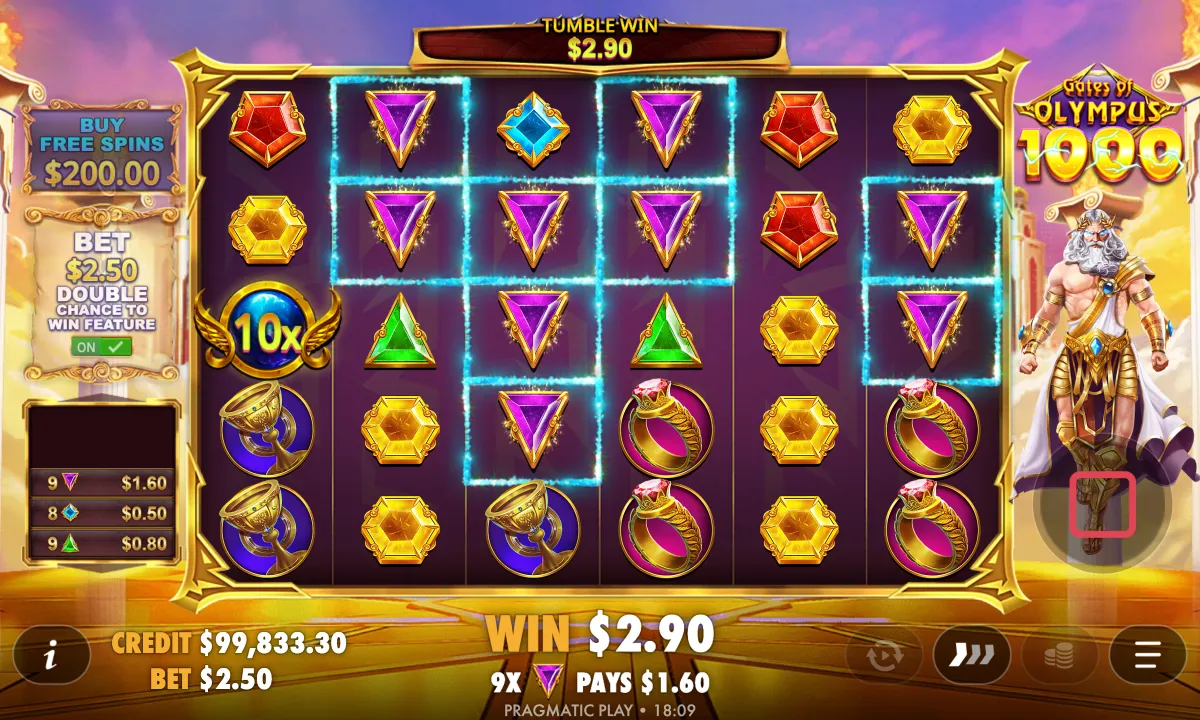Image resolution: width=1200 pixels, height=720 pixels.
Task: Open the autoplay settings
Action: [x=883, y=656]
